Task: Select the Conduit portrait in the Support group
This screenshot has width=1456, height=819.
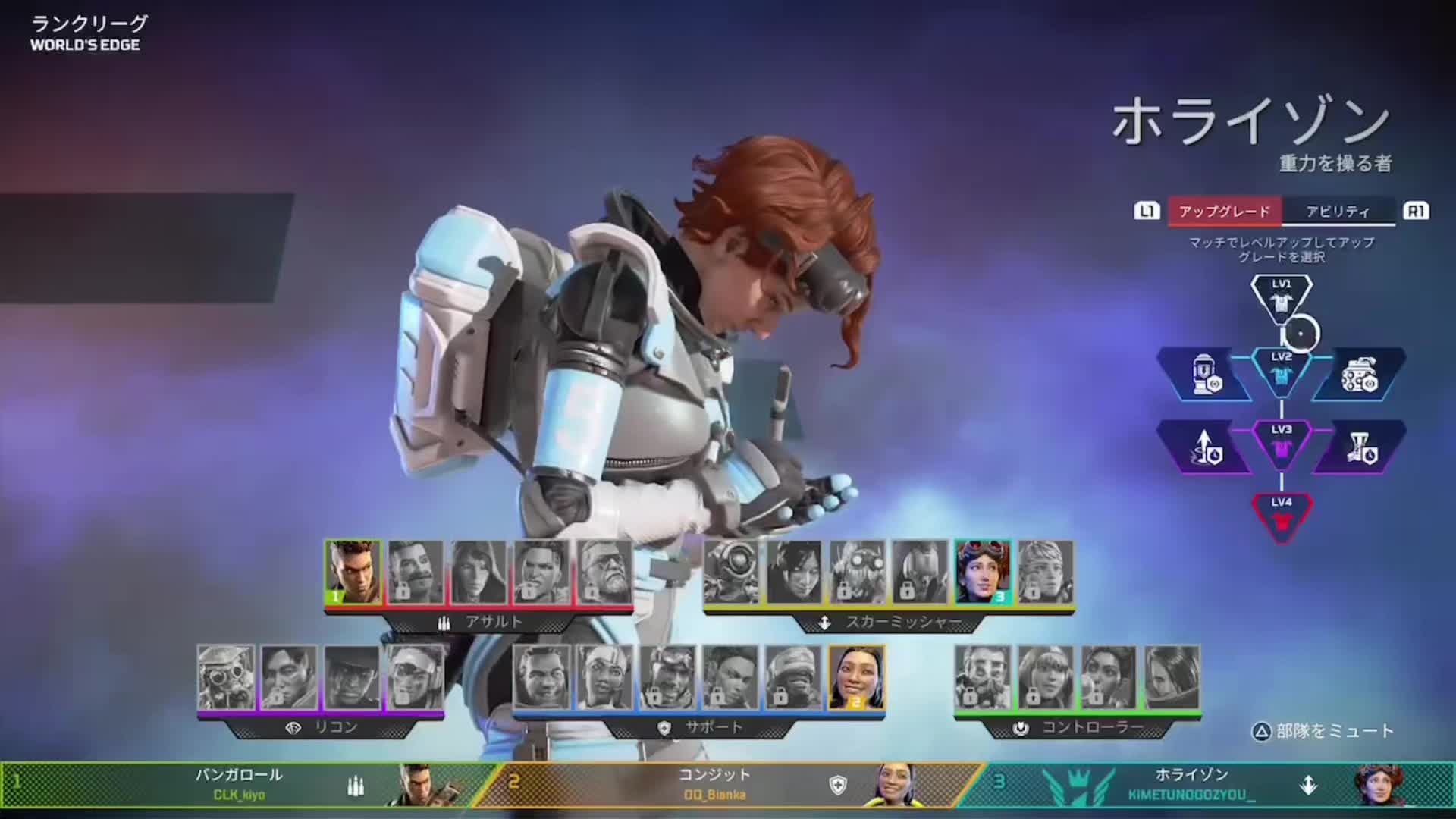Action: [856, 676]
